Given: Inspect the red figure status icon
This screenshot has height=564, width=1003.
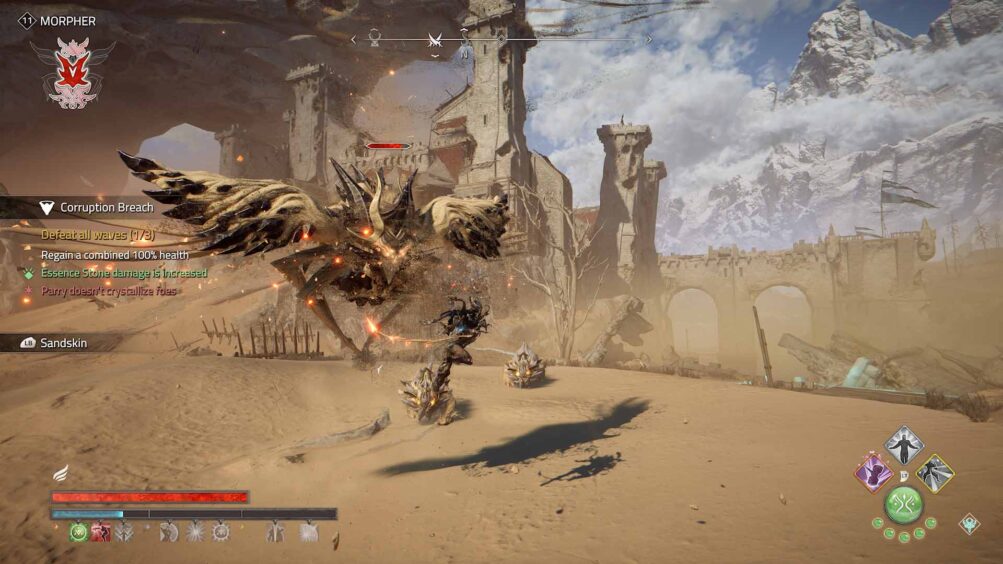Looking at the screenshot, I should pos(101,532).
